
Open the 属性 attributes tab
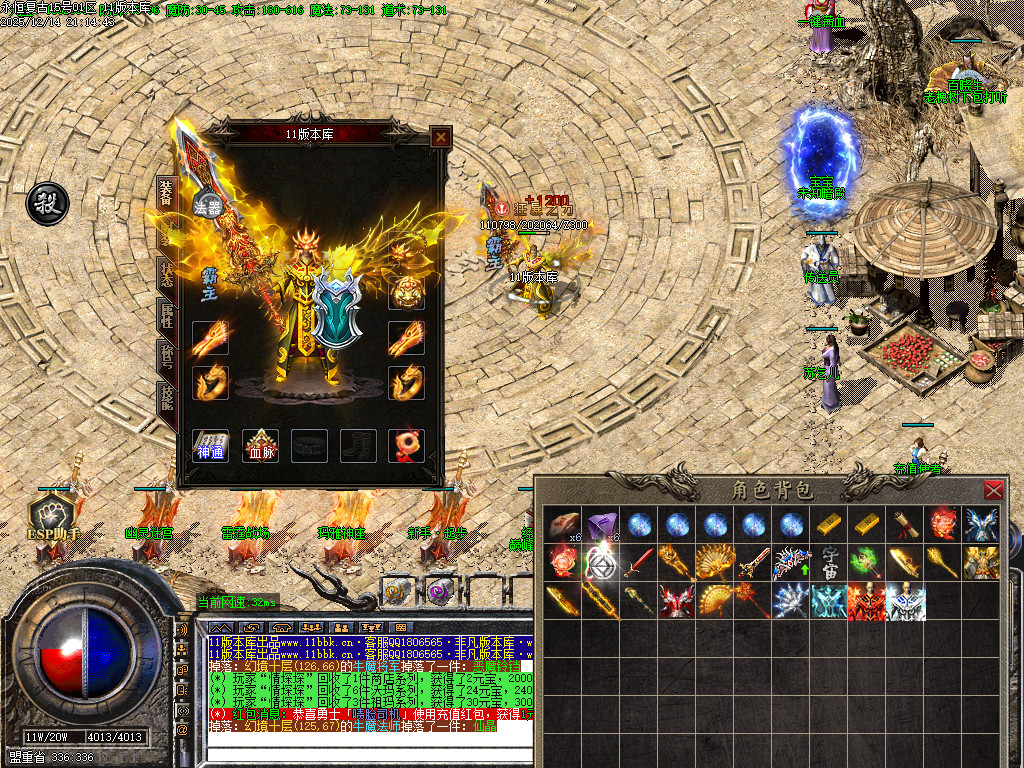(x=167, y=318)
